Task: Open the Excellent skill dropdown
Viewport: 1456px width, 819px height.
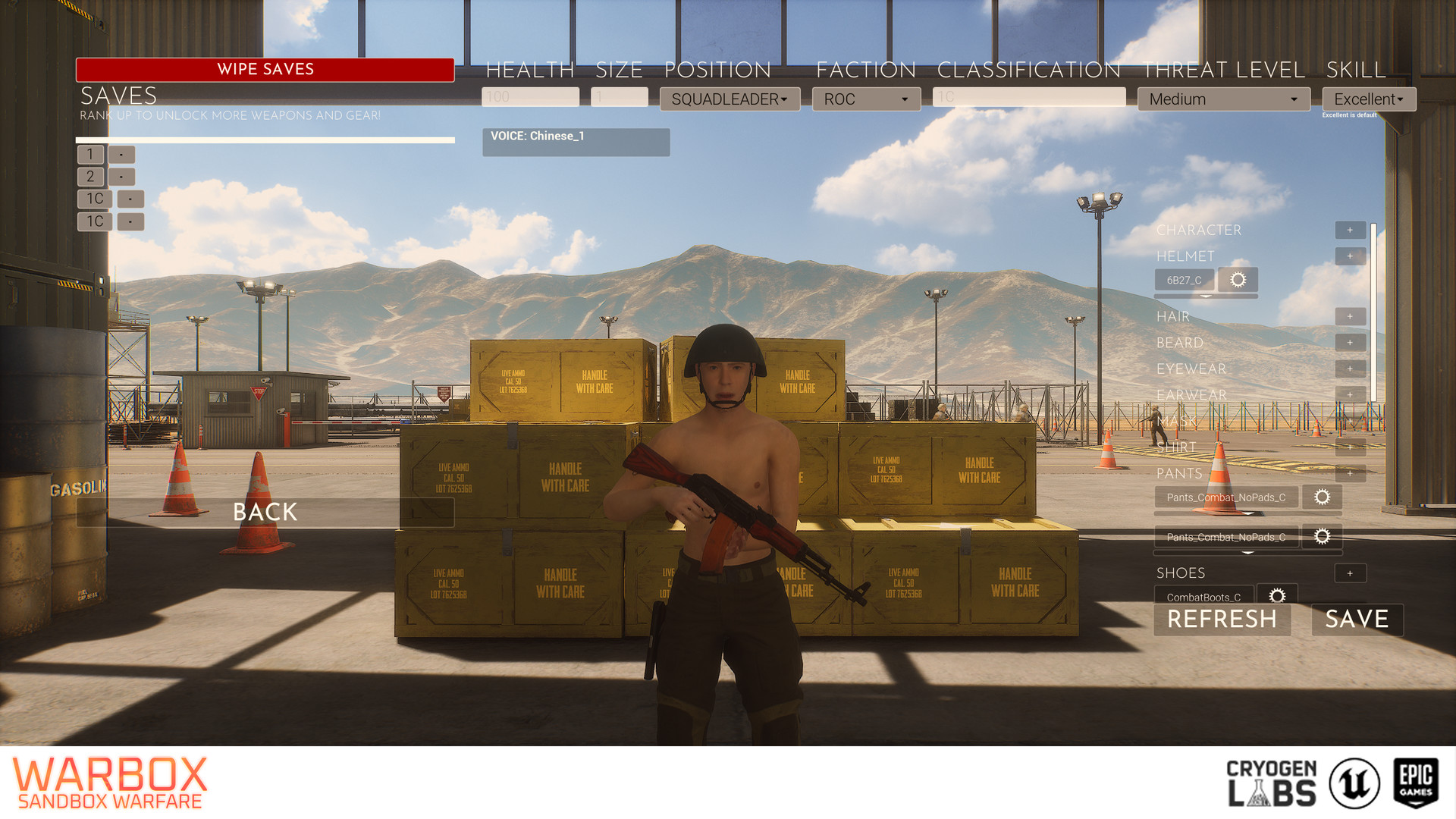Action: pyautogui.click(x=1368, y=99)
